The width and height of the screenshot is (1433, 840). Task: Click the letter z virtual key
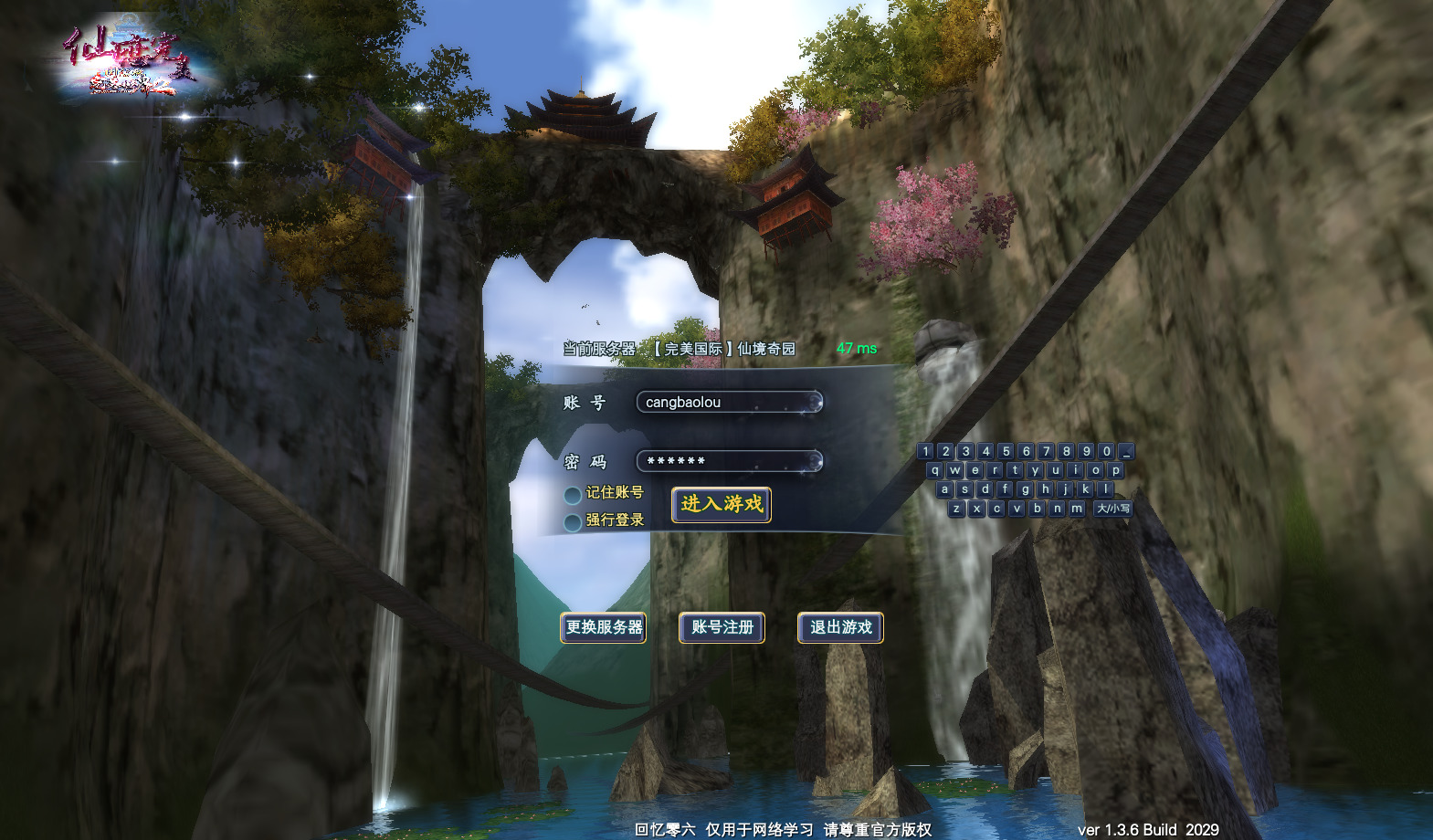(956, 509)
